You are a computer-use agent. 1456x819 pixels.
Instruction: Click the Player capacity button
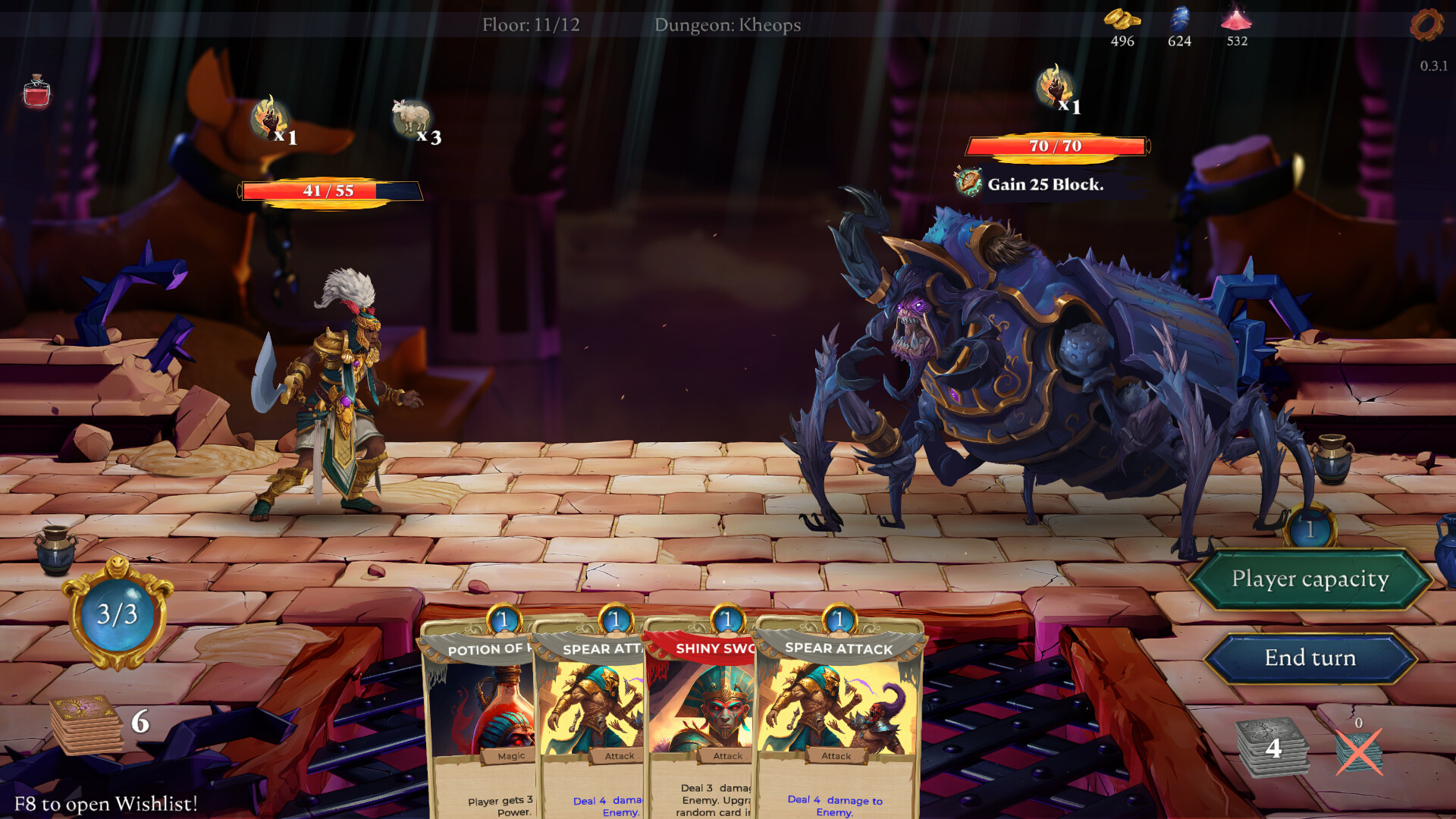[1310, 579]
